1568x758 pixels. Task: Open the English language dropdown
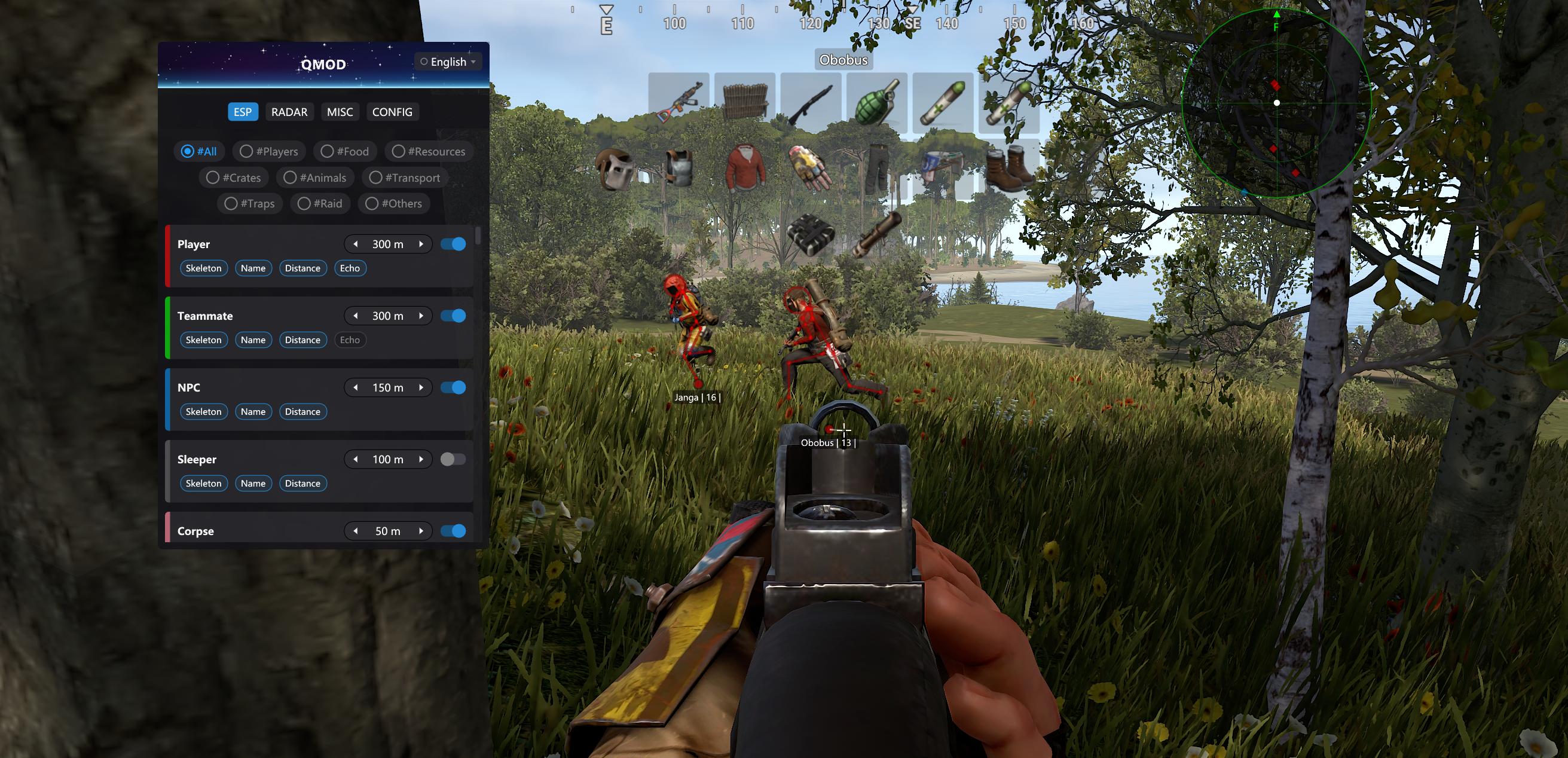pyautogui.click(x=448, y=62)
